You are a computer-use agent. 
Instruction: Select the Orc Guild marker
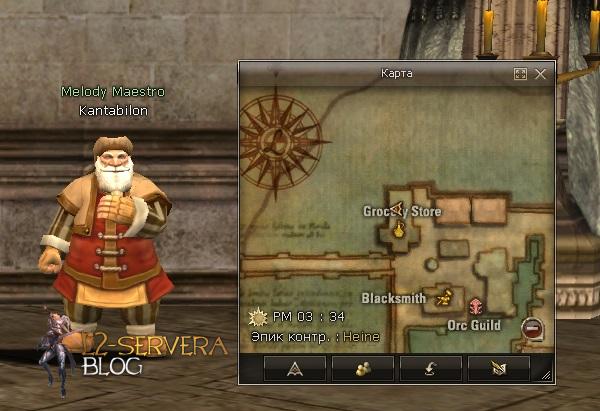(x=476, y=306)
